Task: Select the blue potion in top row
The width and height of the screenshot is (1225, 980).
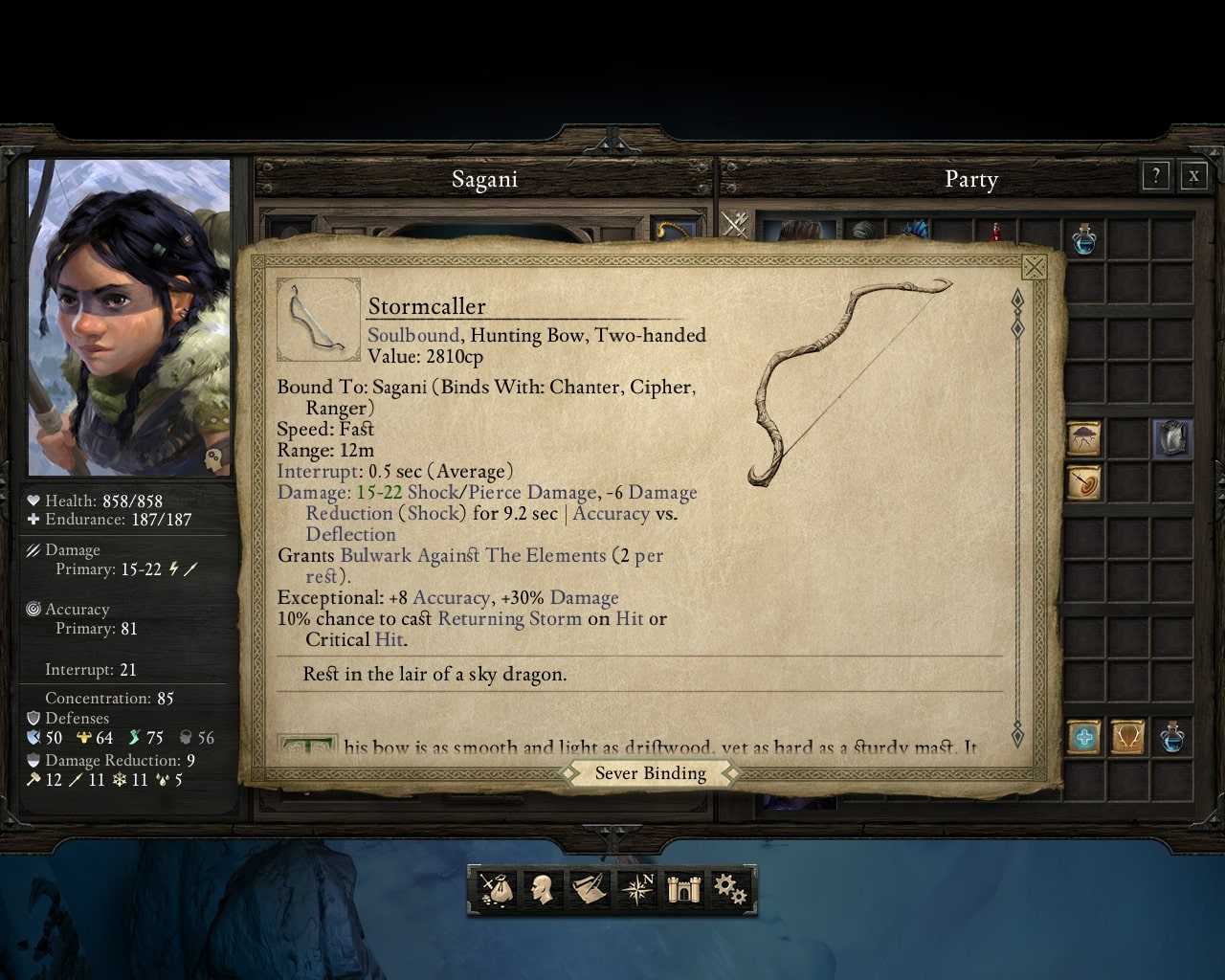Action: 1084,238
